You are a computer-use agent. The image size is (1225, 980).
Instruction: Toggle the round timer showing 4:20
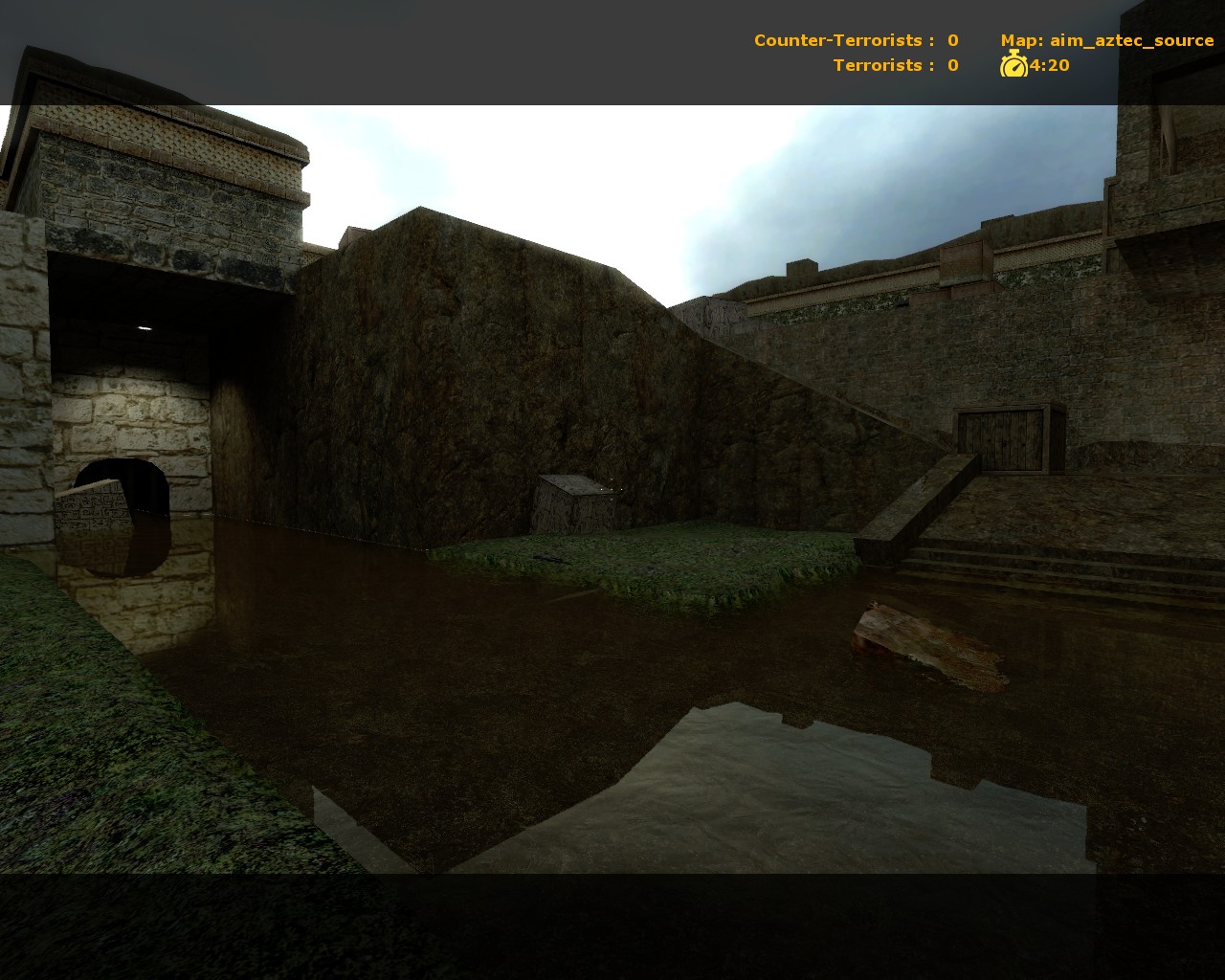(1048, 65)
